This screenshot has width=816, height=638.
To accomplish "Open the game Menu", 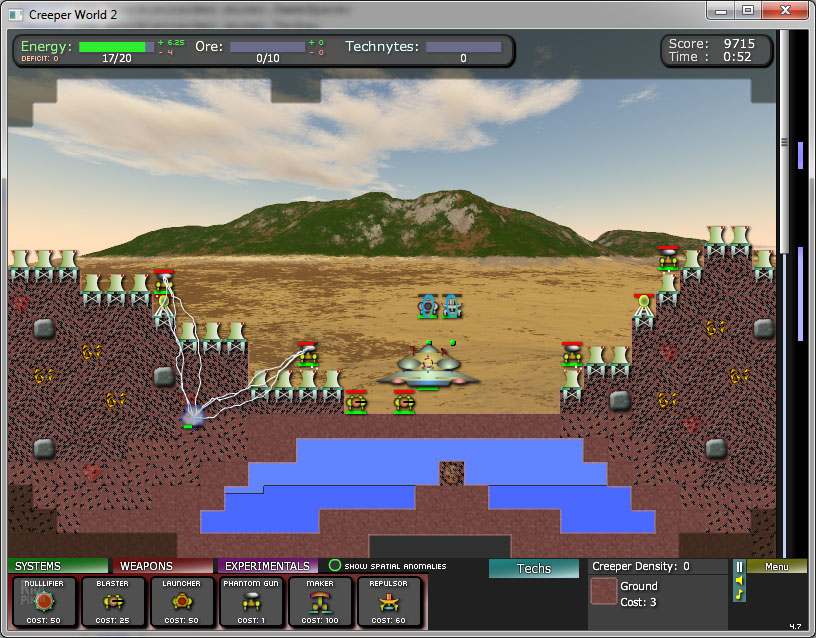I will point(776,566).
